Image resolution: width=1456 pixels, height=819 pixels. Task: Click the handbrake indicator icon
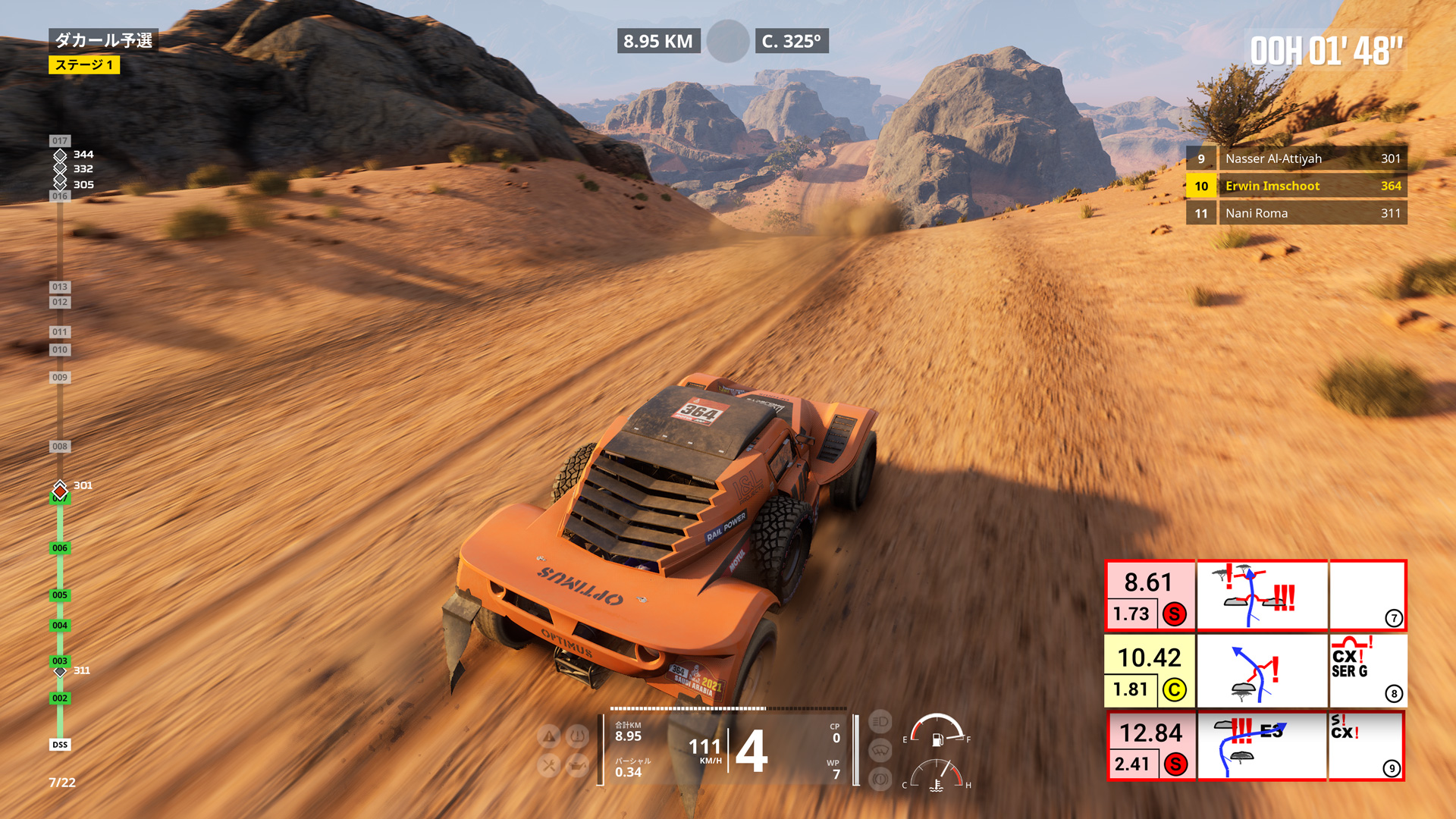pyautogui.click(x=880, y=779)
